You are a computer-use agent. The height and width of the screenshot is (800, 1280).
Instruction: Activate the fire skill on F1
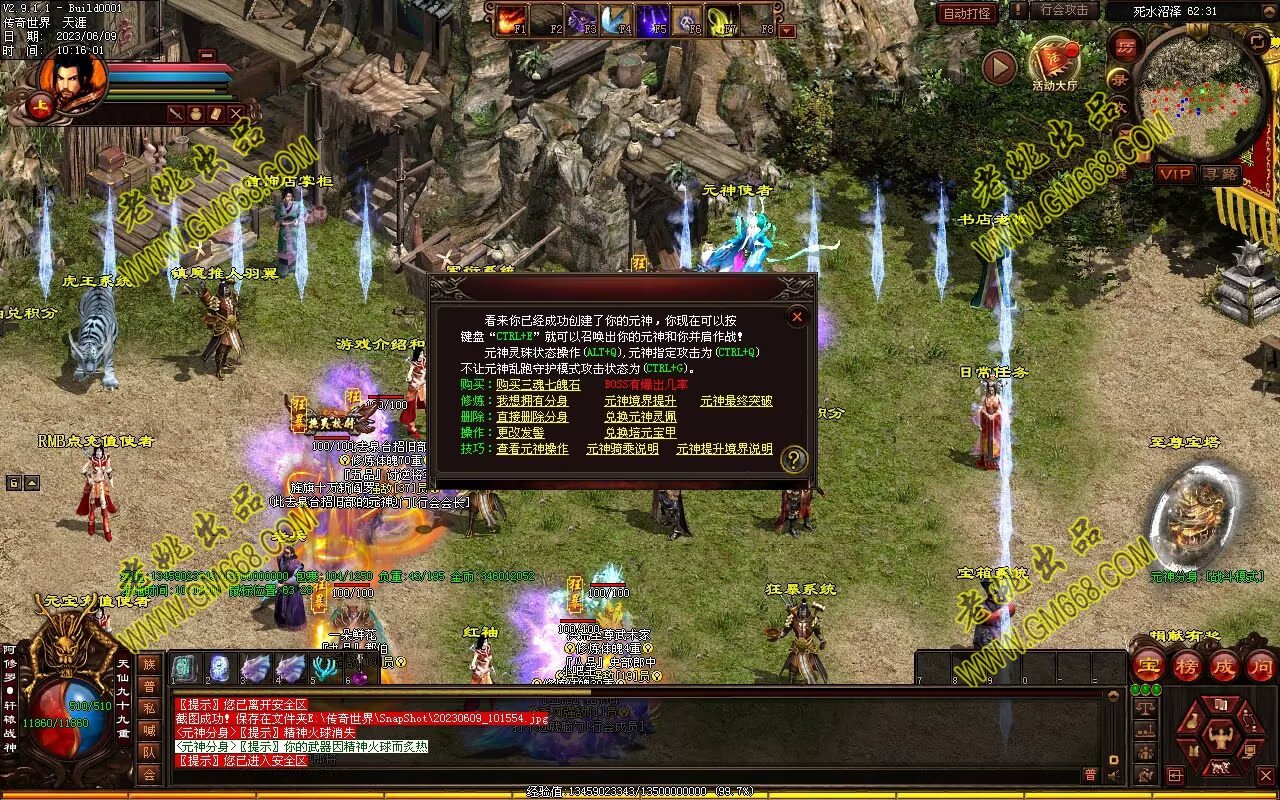tap(512, 19)
